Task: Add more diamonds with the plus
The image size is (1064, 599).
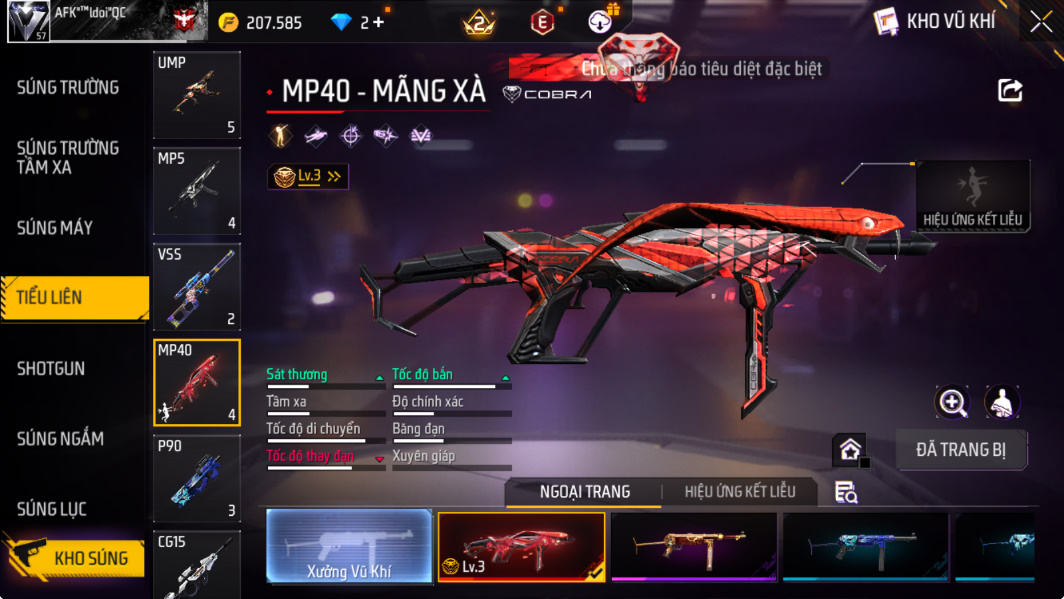Action: (378, 22)
